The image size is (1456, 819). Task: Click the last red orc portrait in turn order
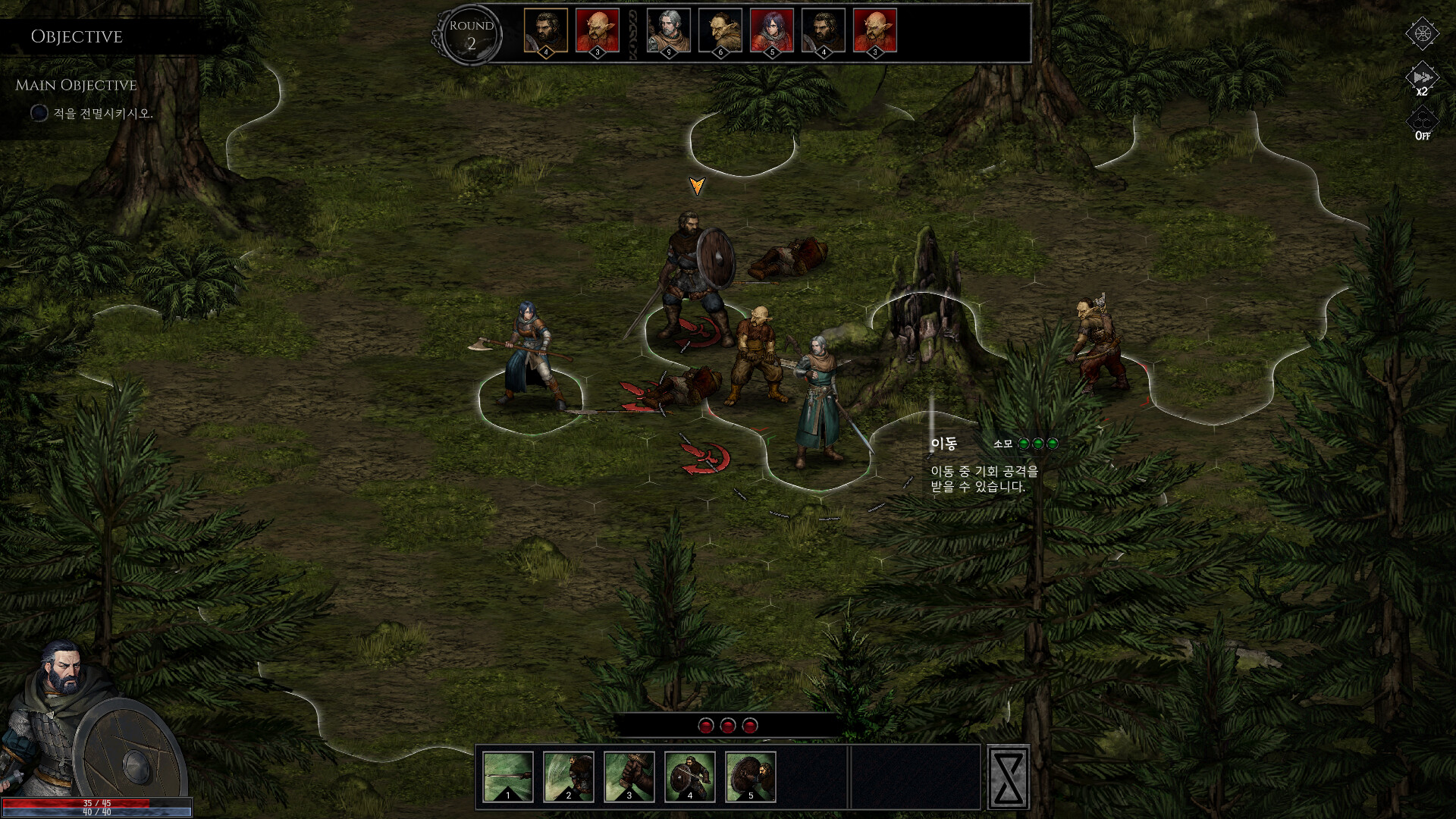876,30
